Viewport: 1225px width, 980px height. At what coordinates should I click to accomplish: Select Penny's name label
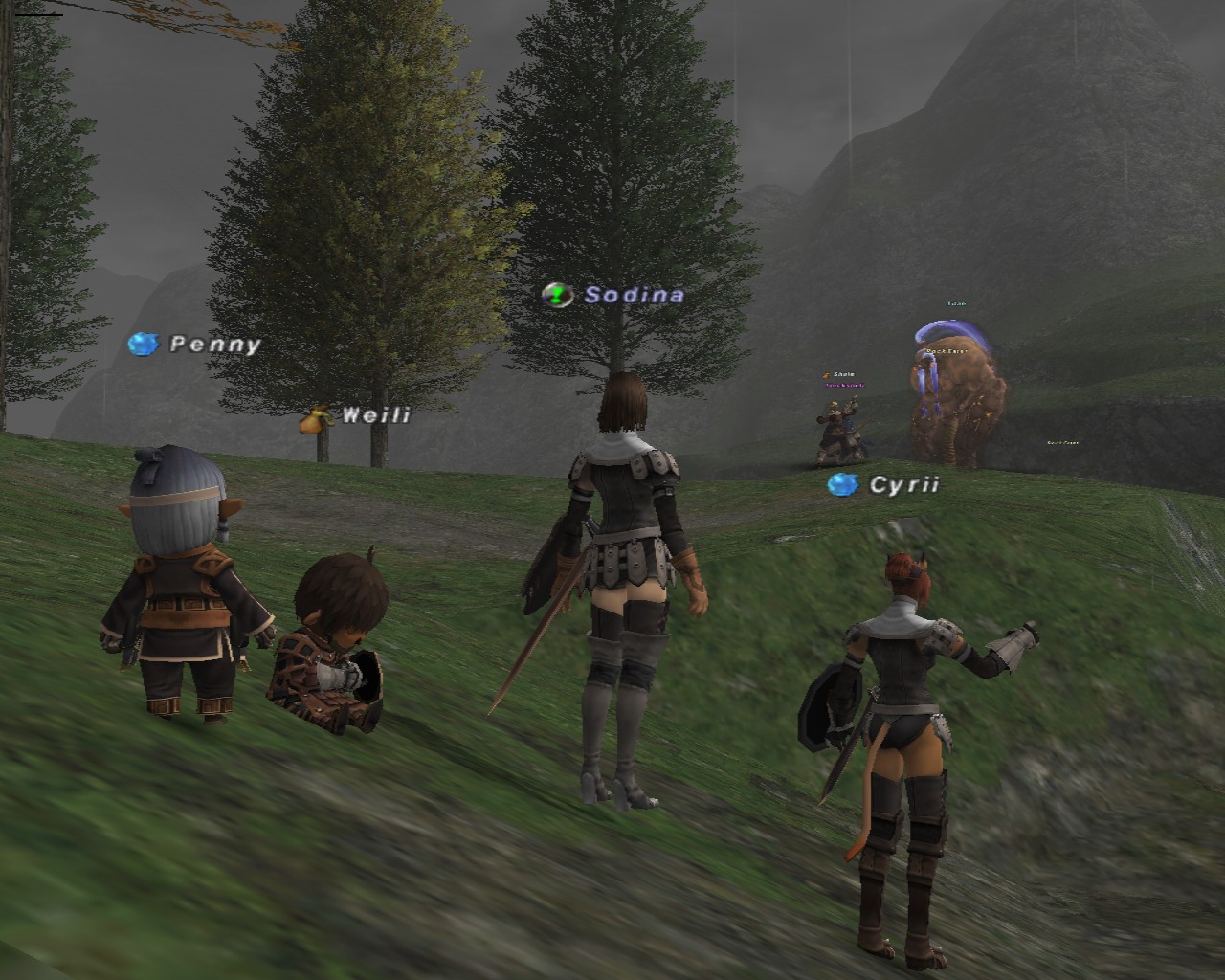[x=214, y=345]
